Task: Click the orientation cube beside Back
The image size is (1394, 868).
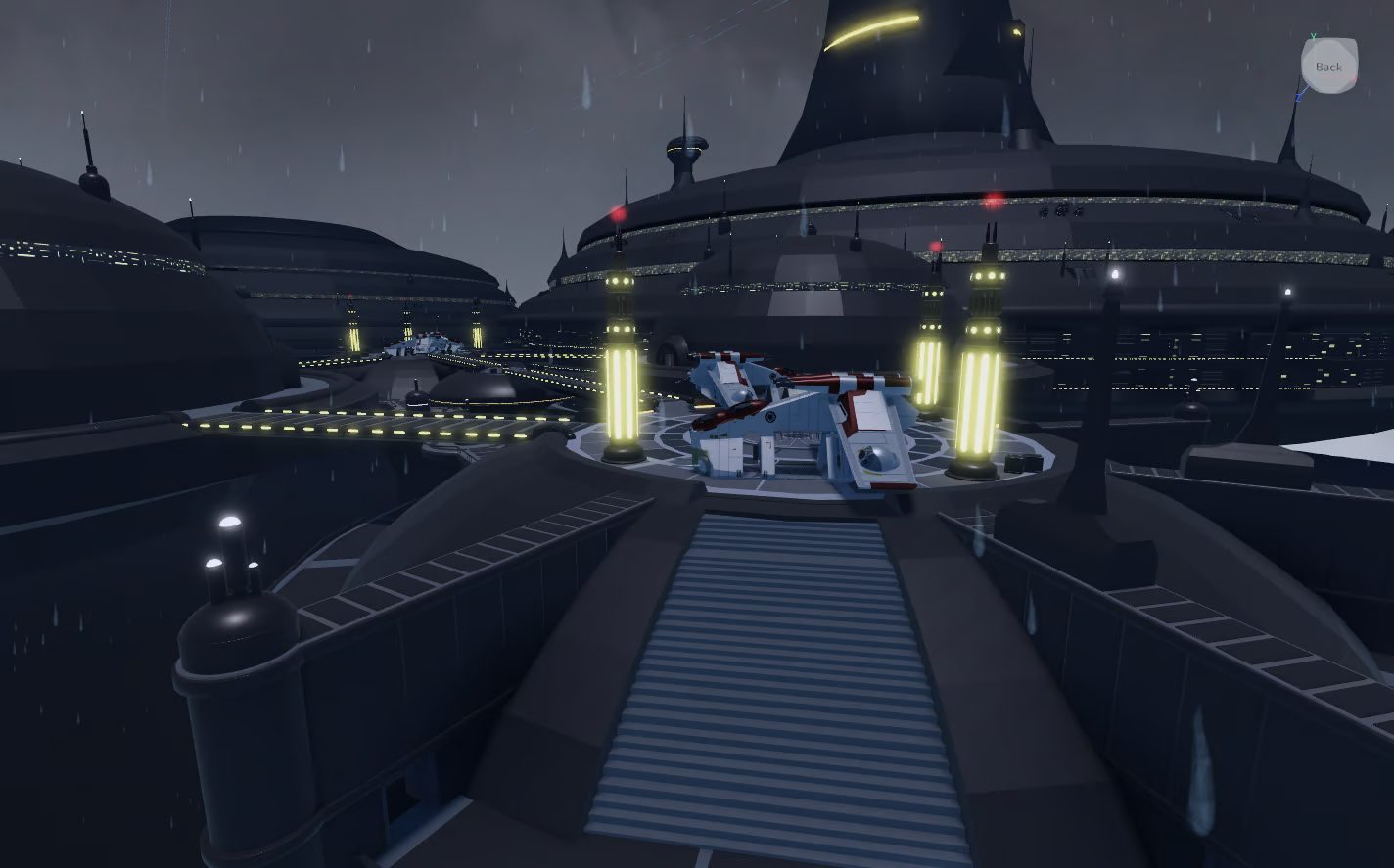Action: coord(1329,67)
